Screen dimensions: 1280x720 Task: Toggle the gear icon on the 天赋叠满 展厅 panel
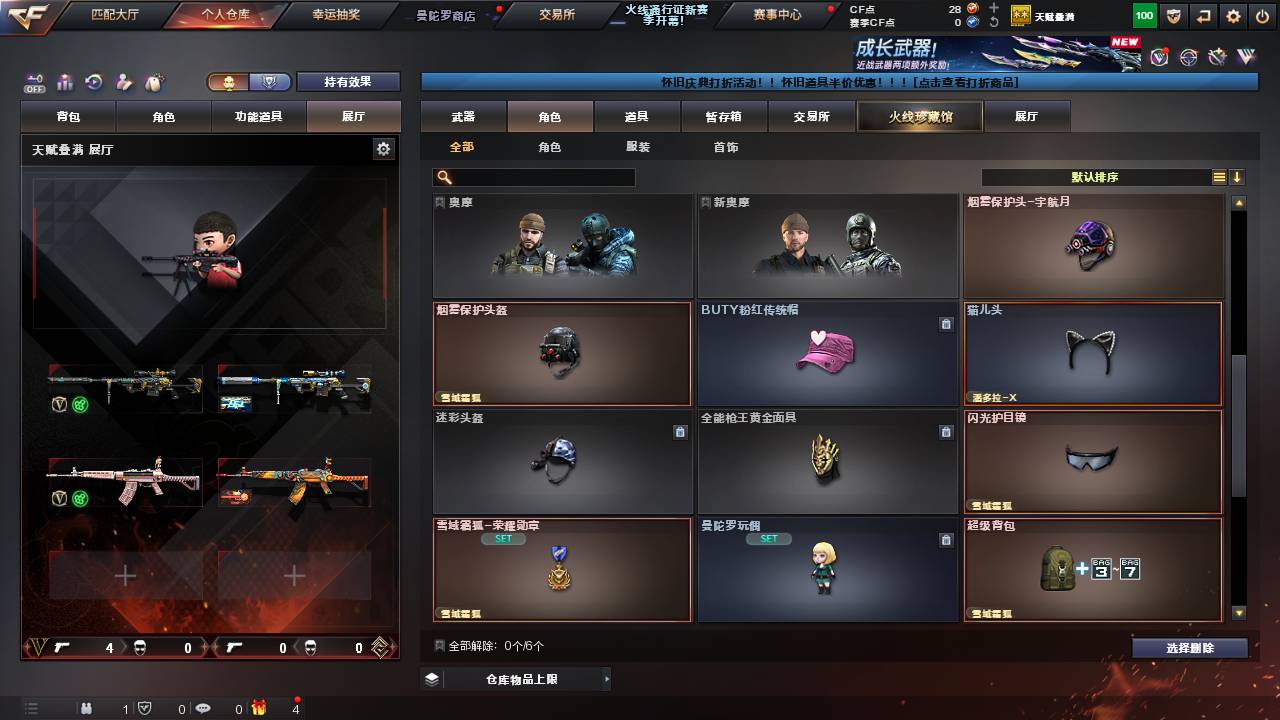[x=384, y=147]
